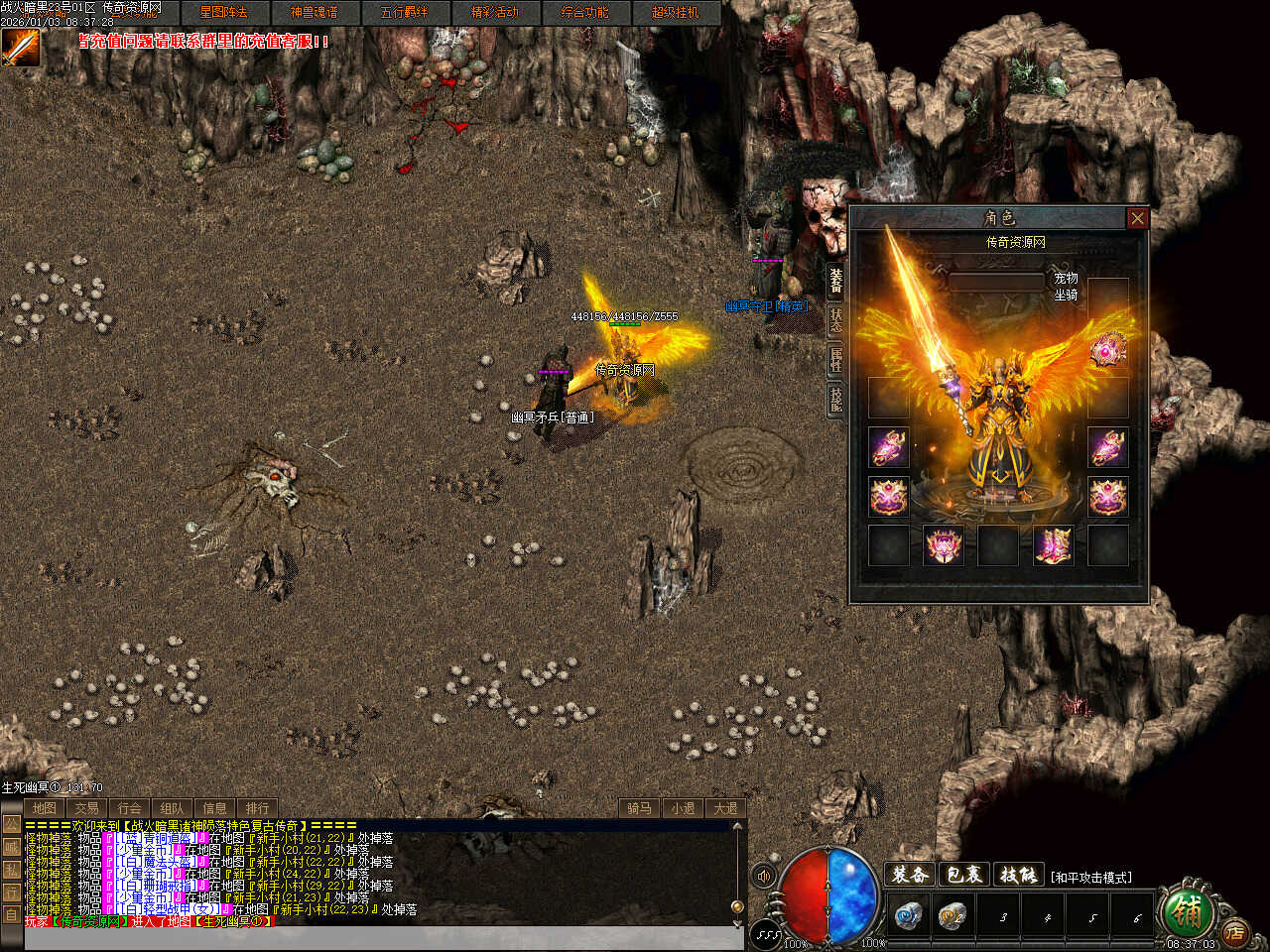The width and height of the screenshot is (1270, 952).
Task: Show the 排行 ranking list
Action: pyautogui.click(x=257, y=808)
